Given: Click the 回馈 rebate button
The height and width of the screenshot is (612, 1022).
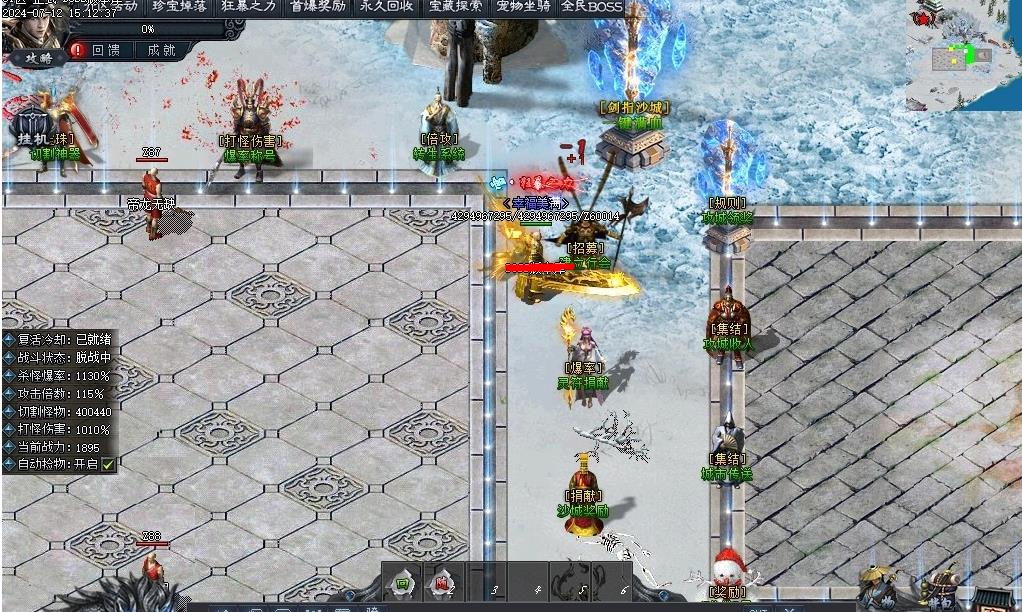Looking at the screenshot, I should pyautogui.click(x=105, y=49).
